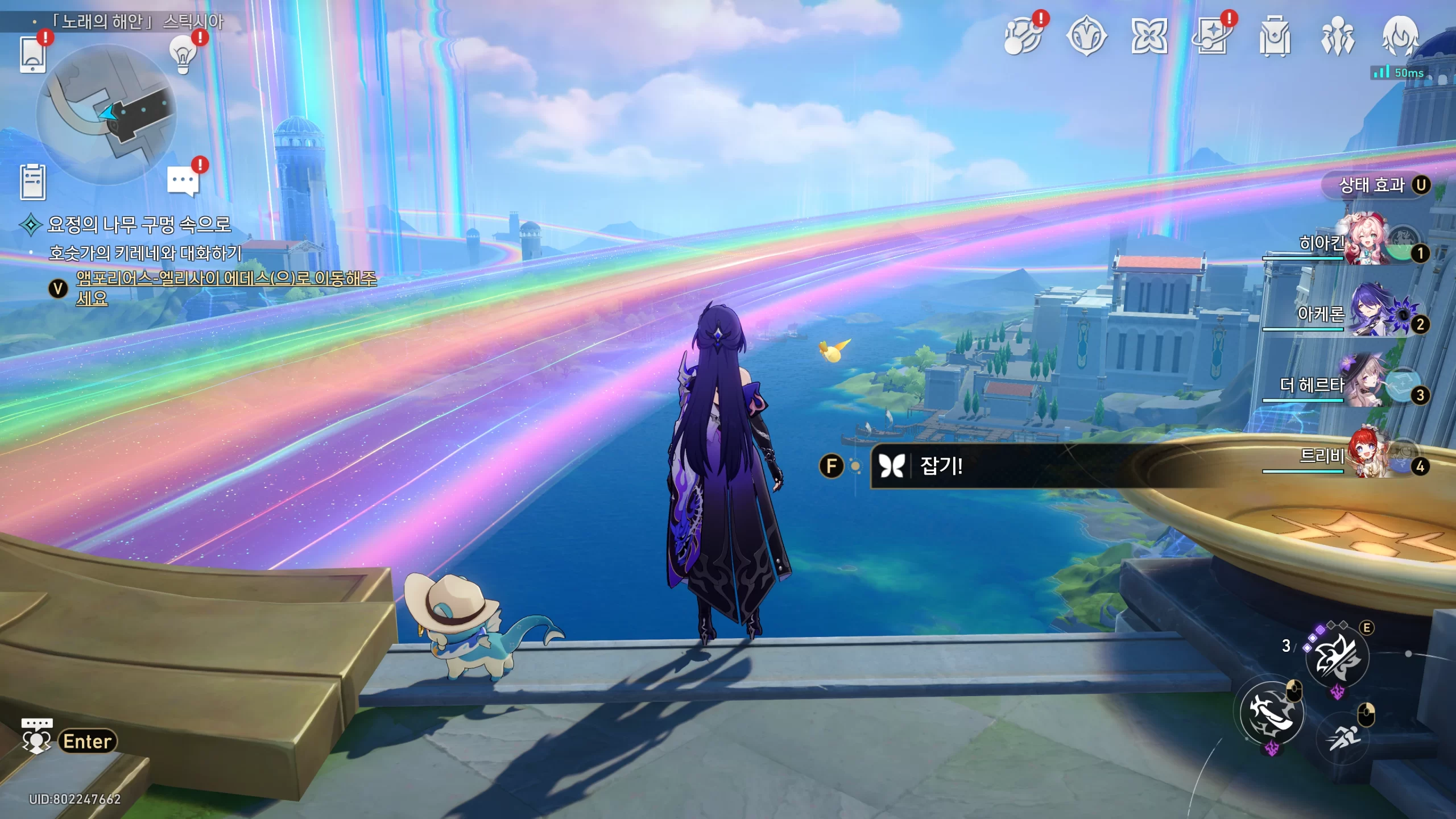1456x819 pixels.
Task: Open the lightbulb tips icon
Action: [x=183, y=55]
